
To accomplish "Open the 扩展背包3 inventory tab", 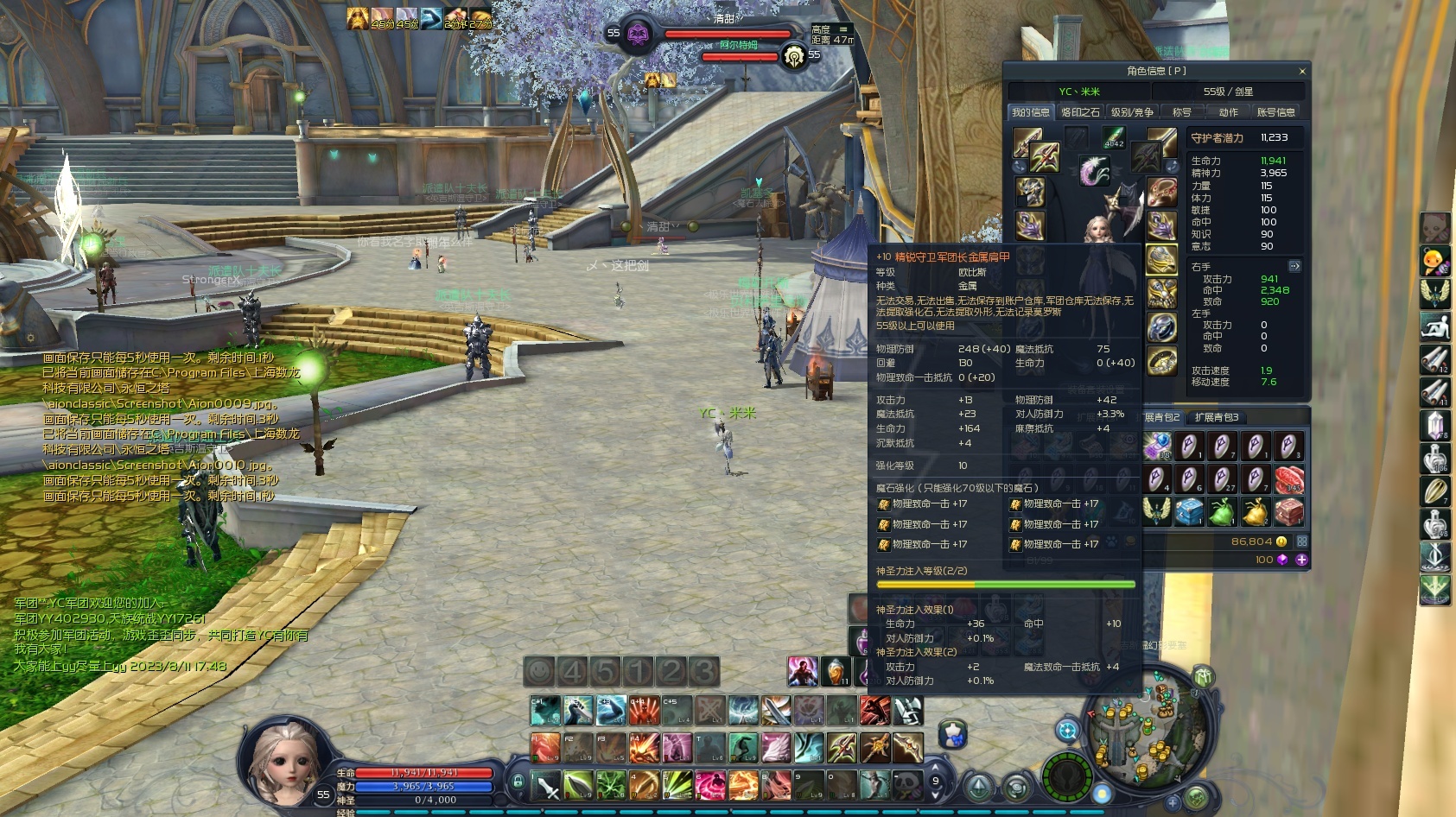I will (x=1217, y=417).
